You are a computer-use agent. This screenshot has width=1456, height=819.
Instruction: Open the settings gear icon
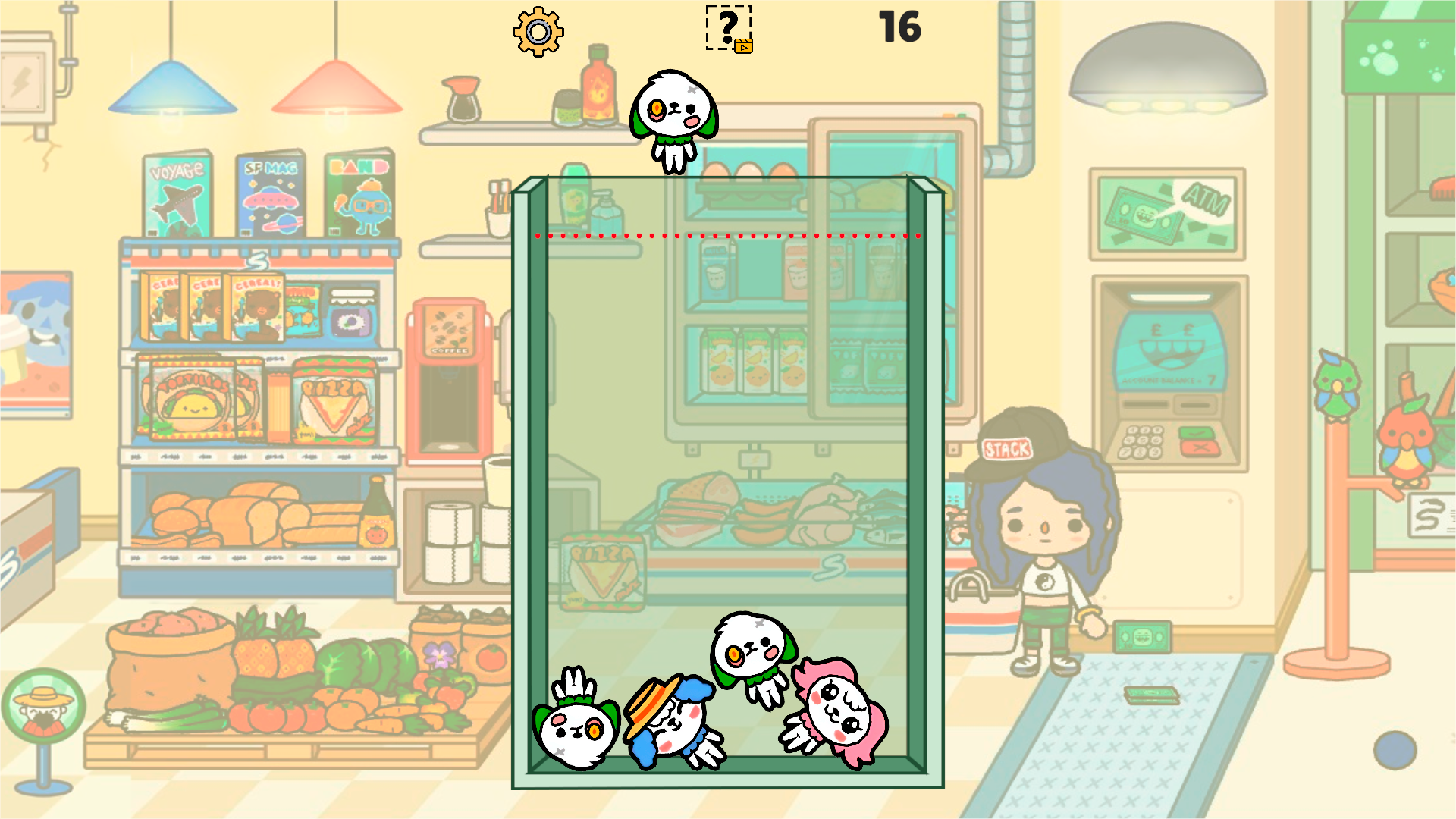click(538, 32)
